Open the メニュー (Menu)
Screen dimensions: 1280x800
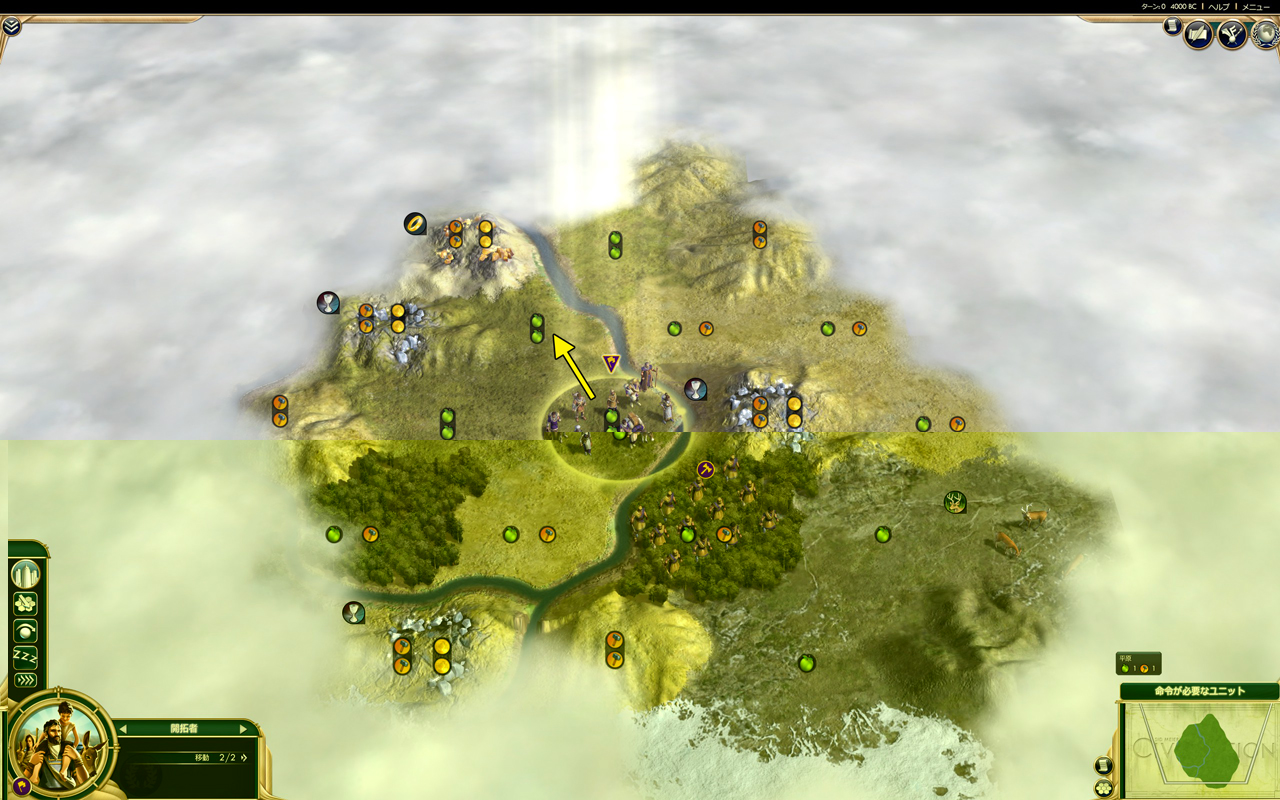pos(1256,7)
